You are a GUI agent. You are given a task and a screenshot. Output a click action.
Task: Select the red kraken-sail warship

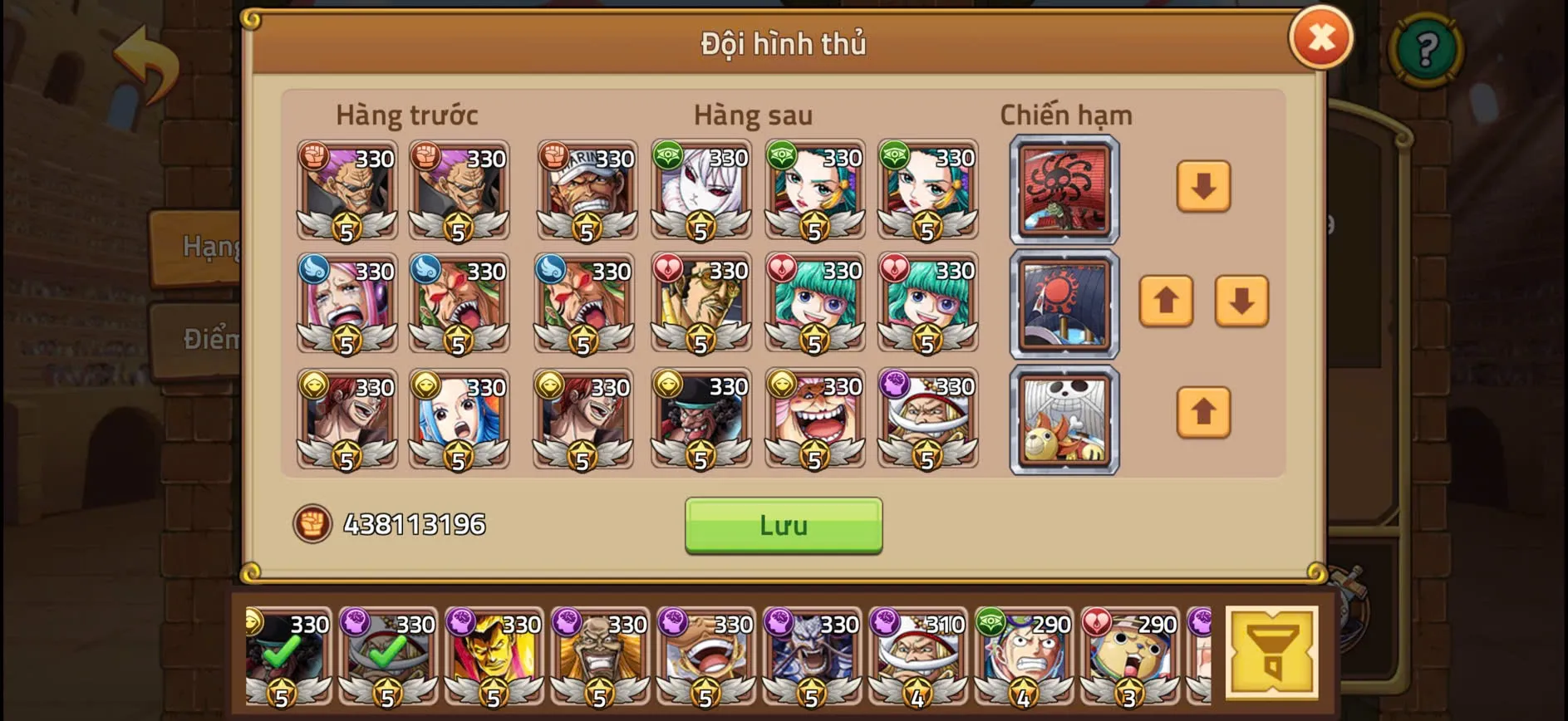pyautogui.click(x=1064, y=189)
